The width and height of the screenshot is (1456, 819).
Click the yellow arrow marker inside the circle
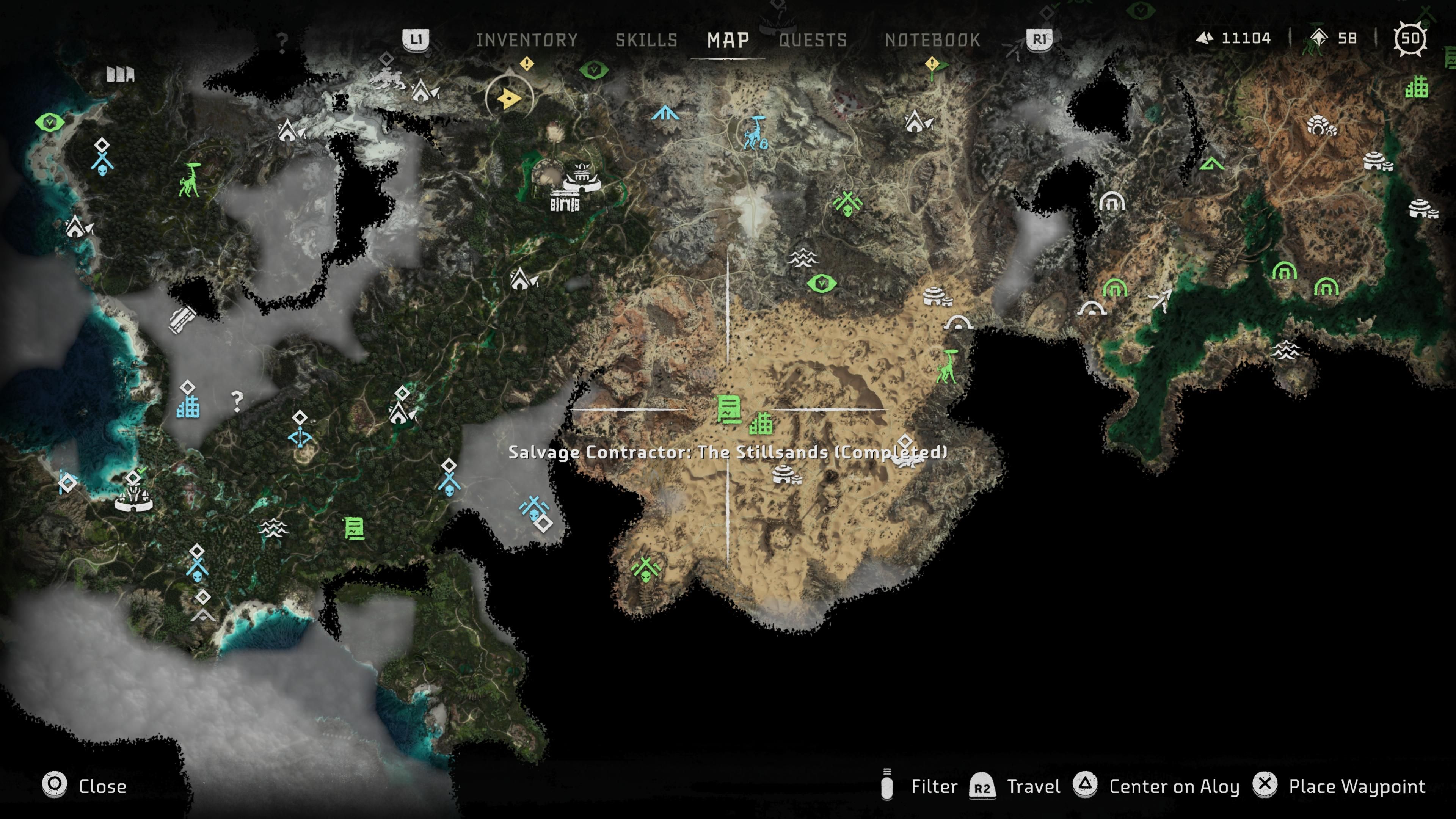tap(509, 98)
